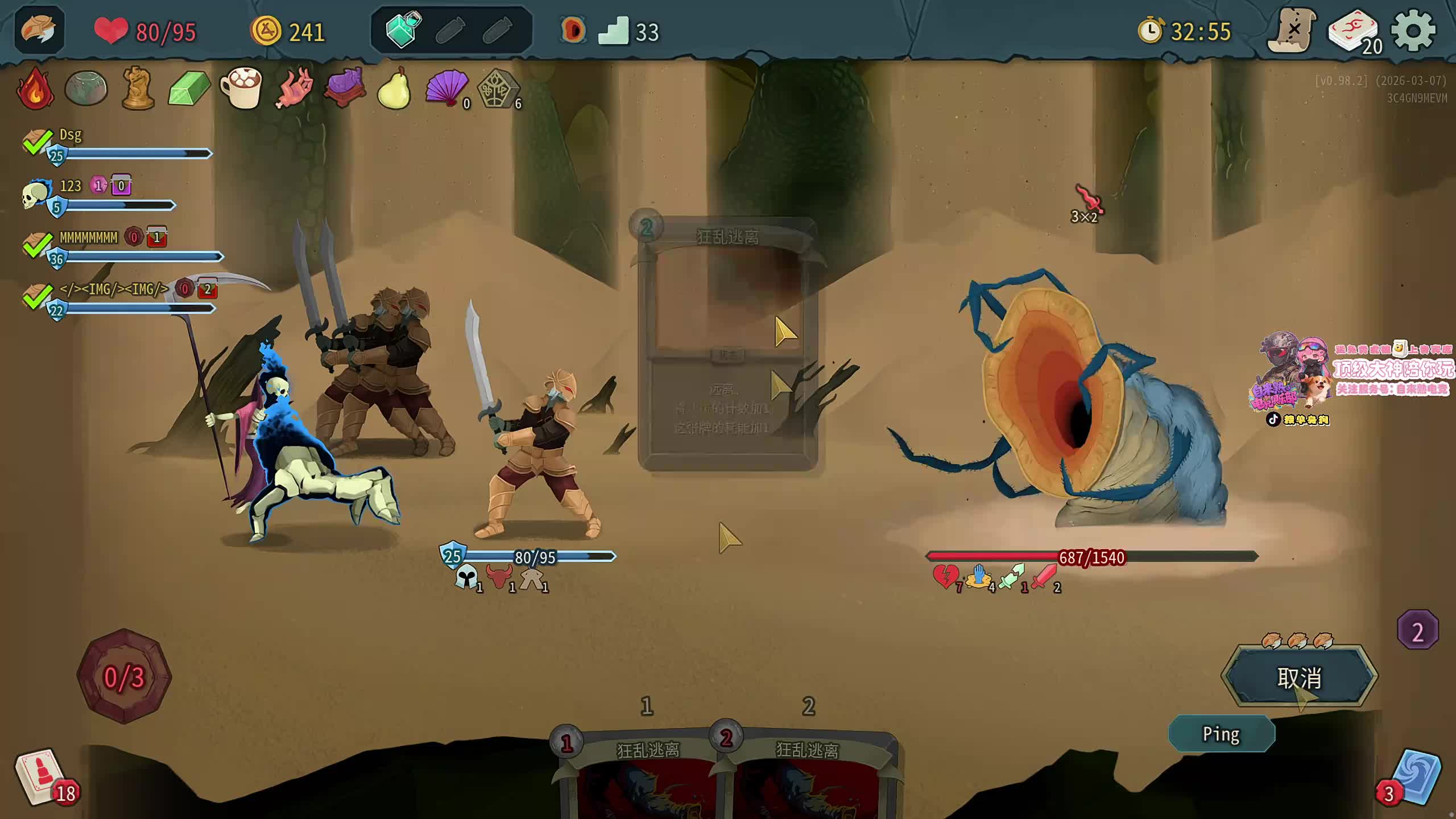The width and height of the screenshot is (1456, 819).
Task: Click the 取消 cancel button
Action: (x=1299, y=677)
